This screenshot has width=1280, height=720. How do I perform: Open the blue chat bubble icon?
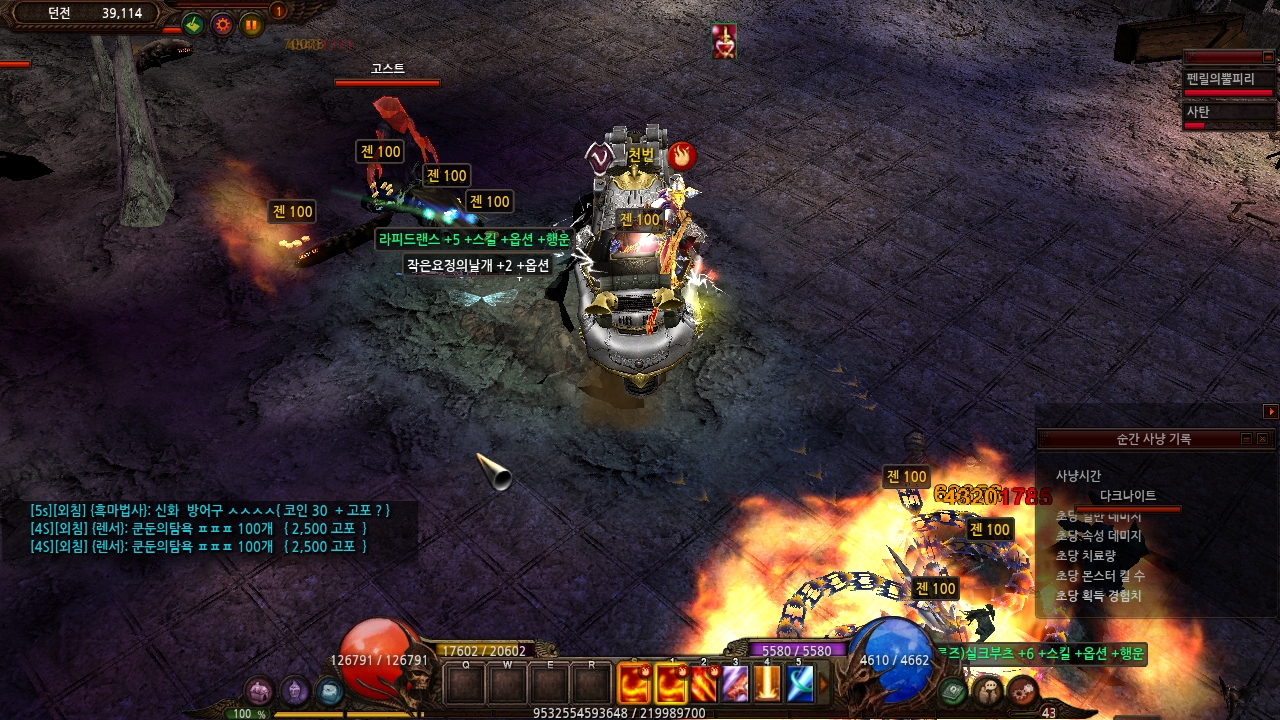pos(329,690)
